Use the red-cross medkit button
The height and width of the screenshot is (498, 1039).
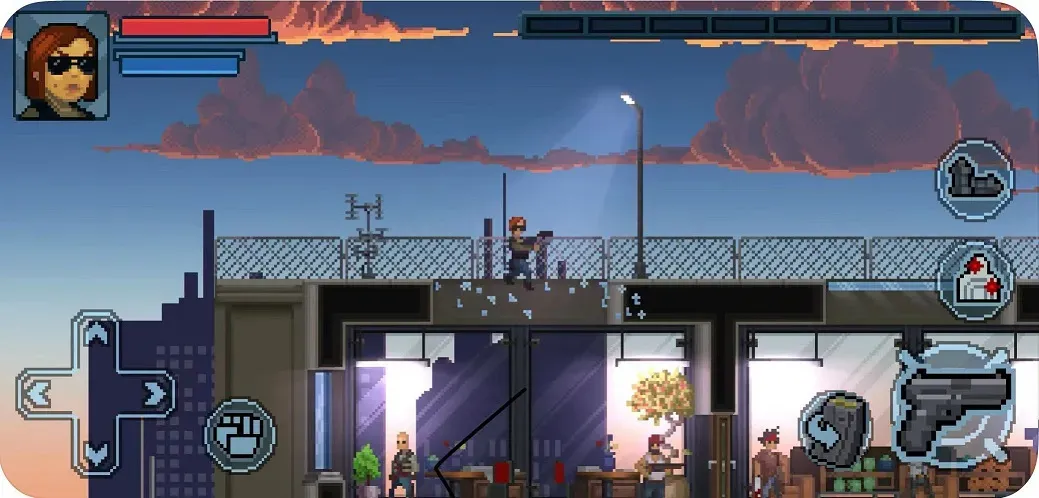click(974, 282)
